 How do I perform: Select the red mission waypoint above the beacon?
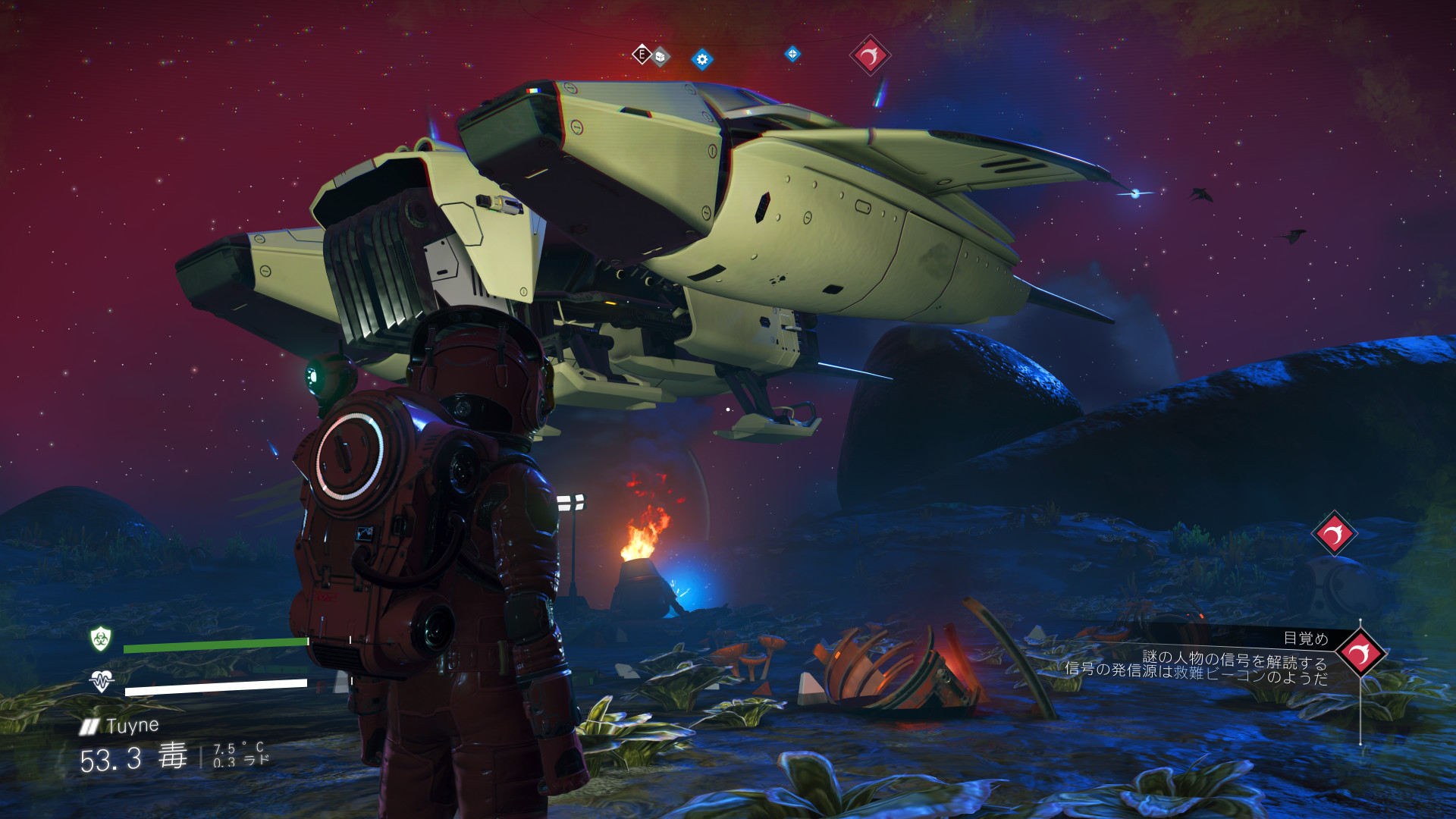(1334, 534)
